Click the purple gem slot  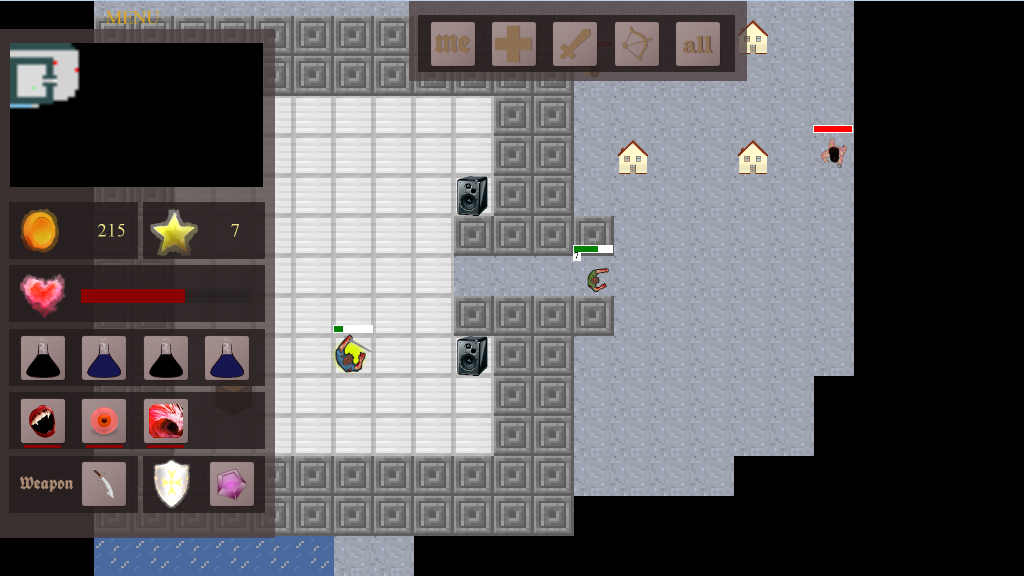tap(232, 484)
